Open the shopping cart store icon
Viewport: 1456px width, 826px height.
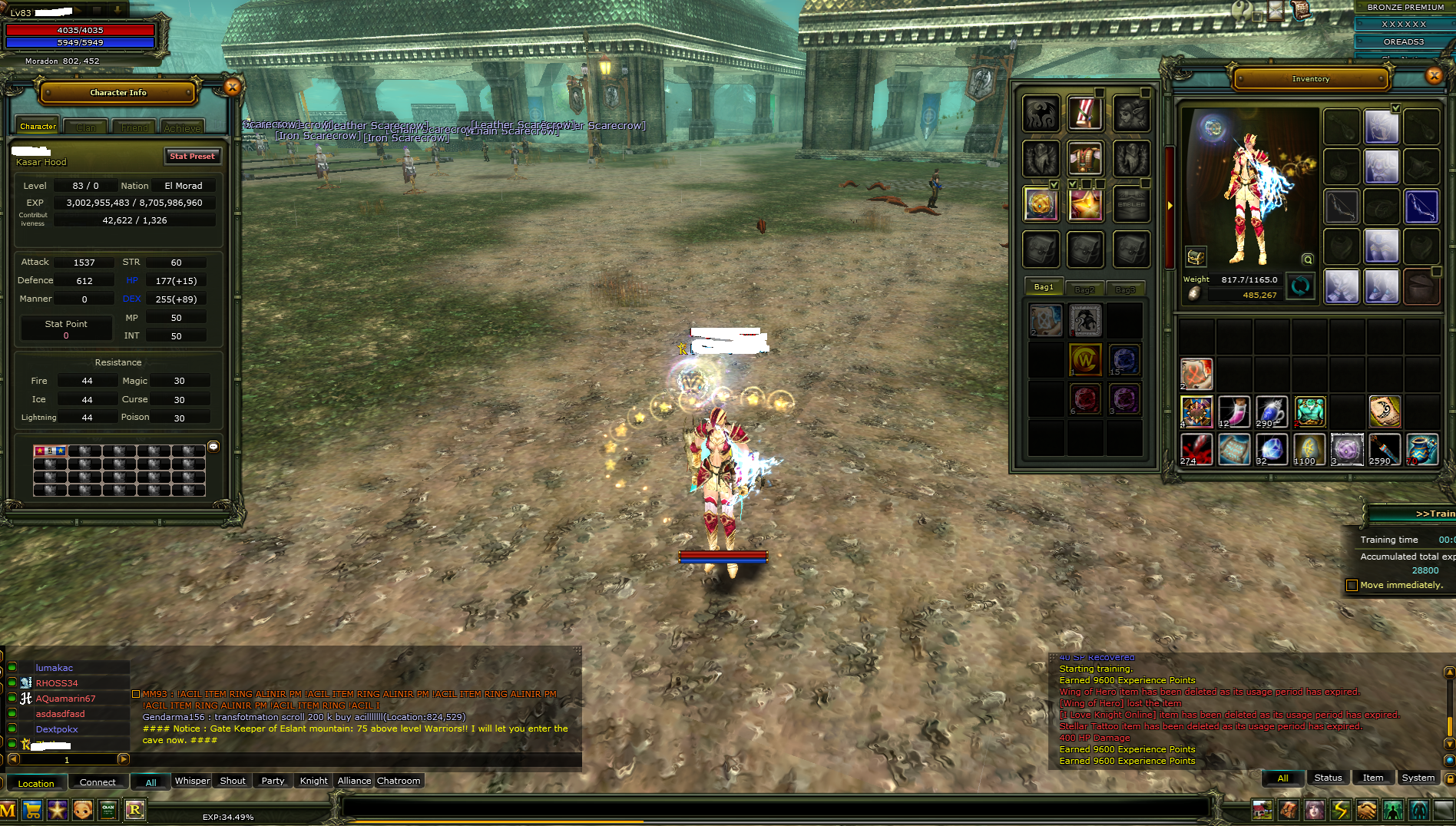[32, 810]
